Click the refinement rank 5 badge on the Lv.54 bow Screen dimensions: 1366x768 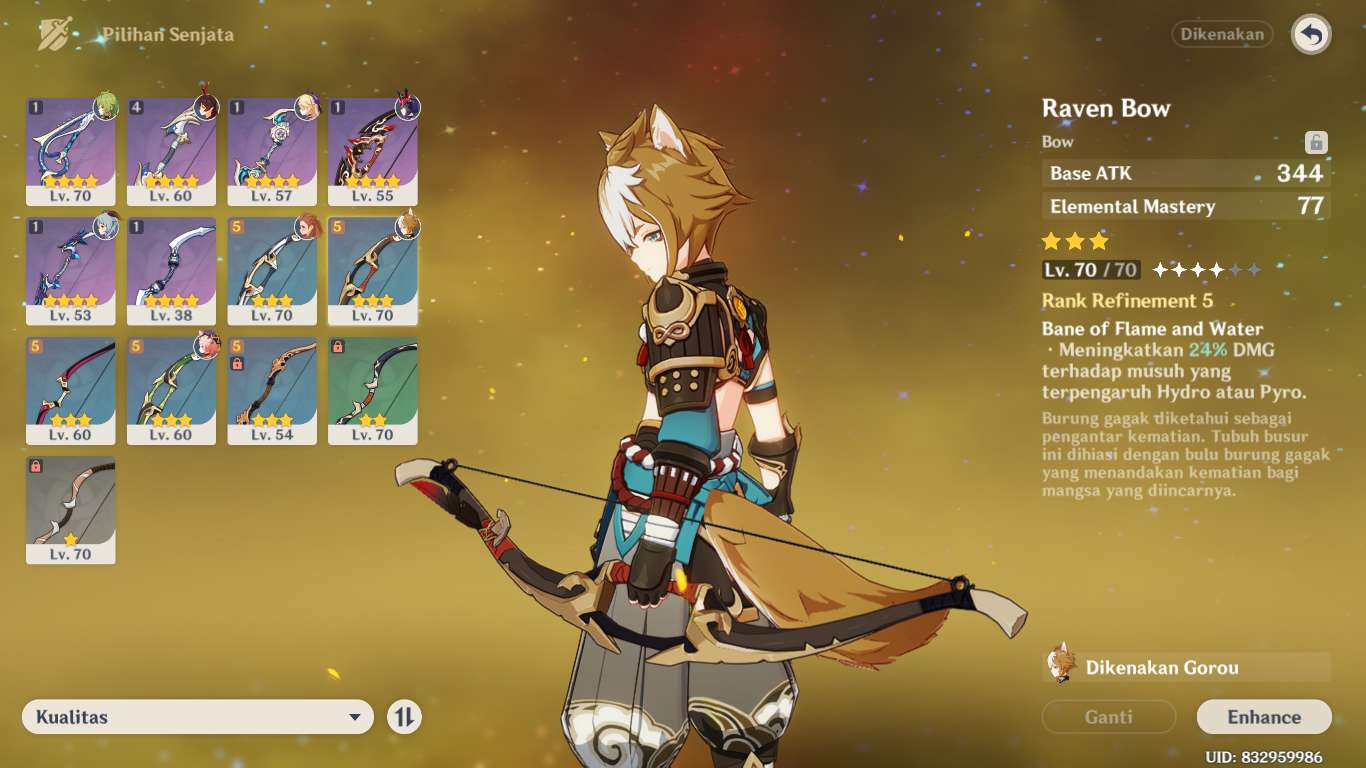click(235, 347)
